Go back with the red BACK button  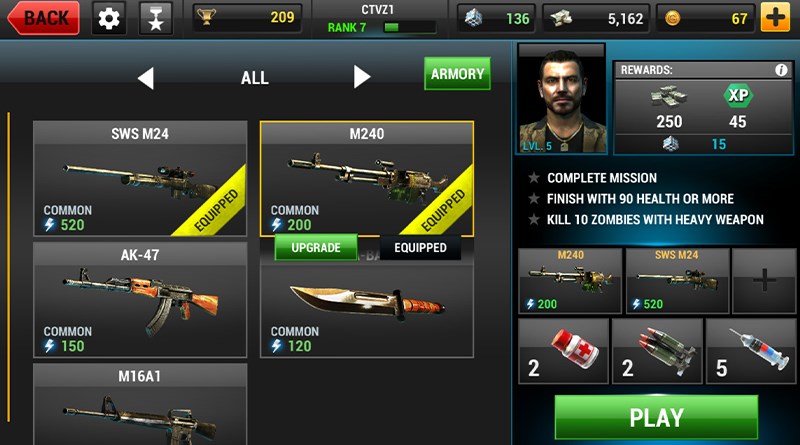[x=43, y=17]
